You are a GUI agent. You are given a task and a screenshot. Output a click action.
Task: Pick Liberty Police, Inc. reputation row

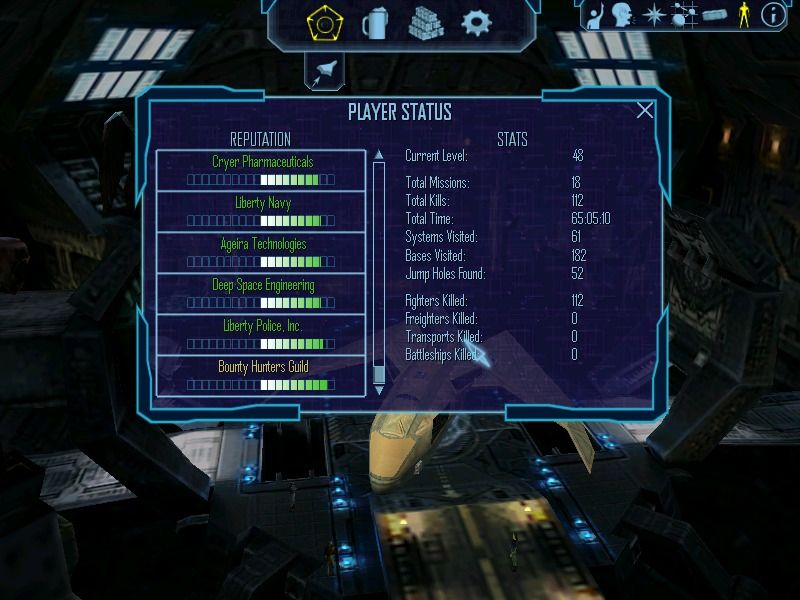point(262,334)
